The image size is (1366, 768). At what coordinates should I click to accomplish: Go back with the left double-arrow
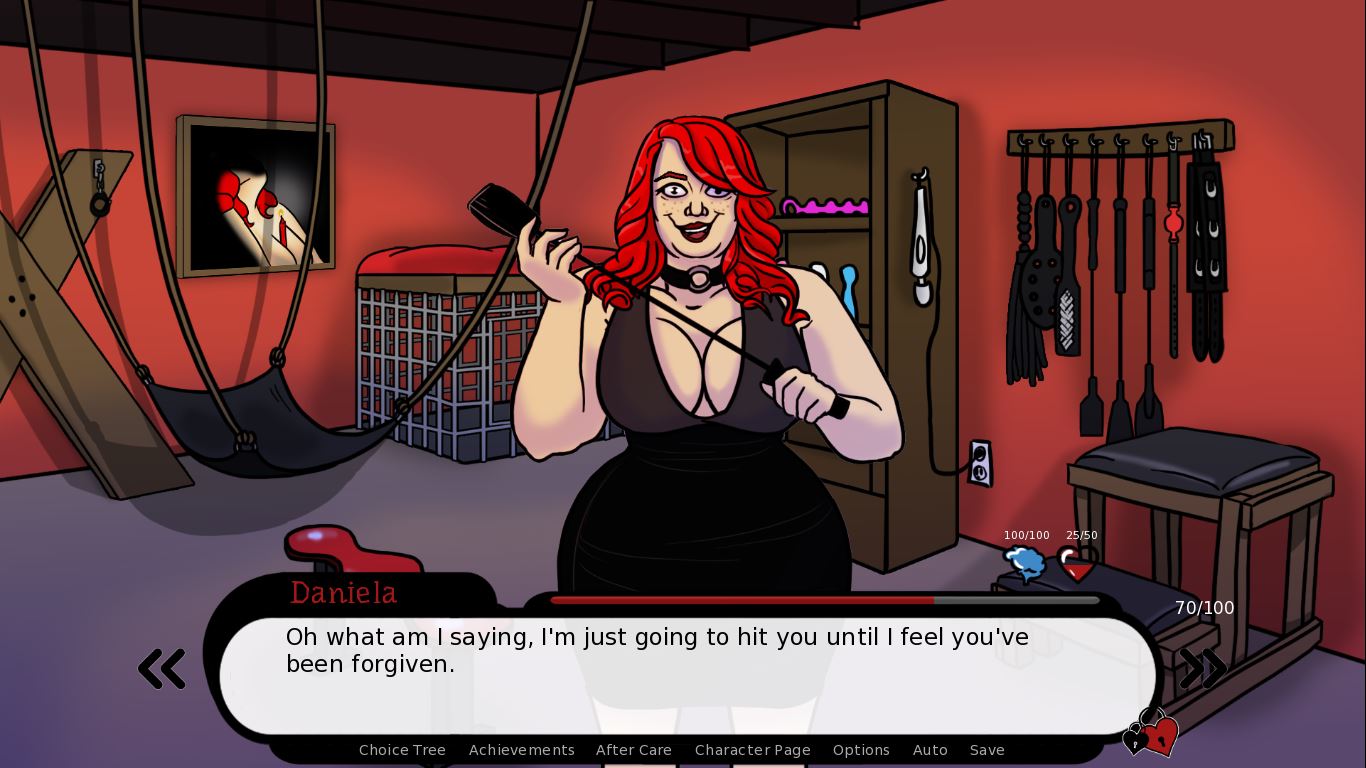click(162, 669)
